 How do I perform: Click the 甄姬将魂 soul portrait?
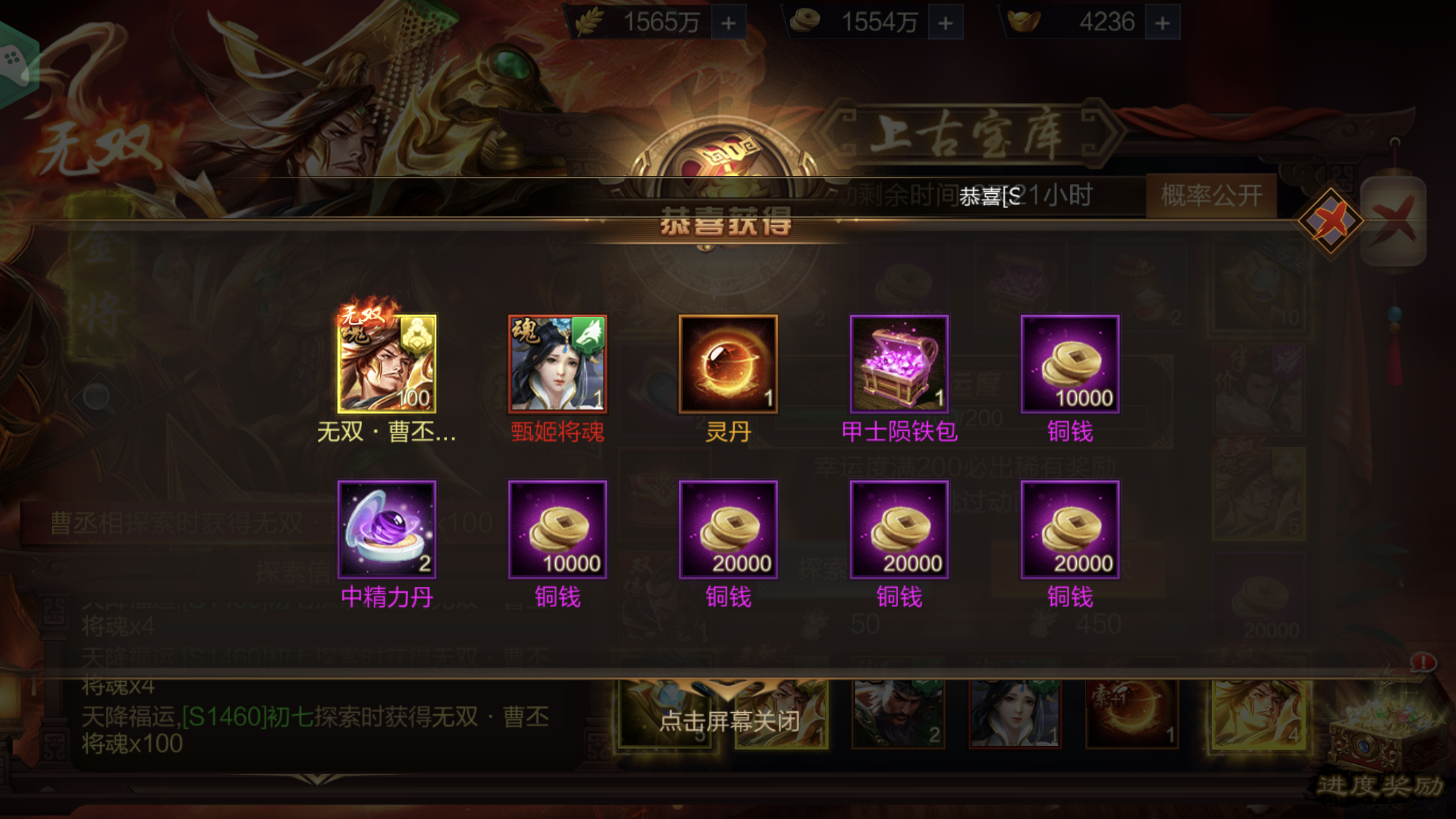(x=557, y=363)
